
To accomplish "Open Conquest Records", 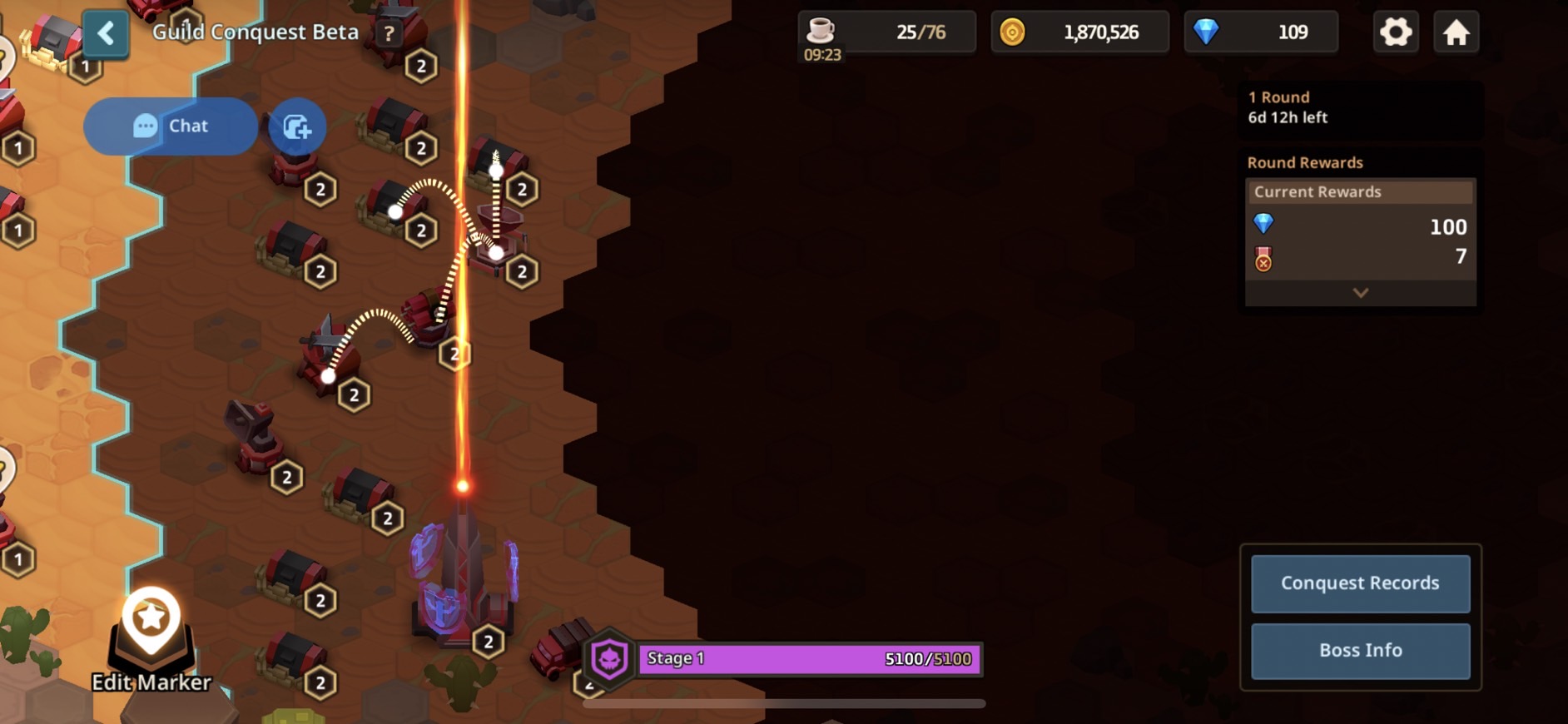I will [x=1360, y=583].
